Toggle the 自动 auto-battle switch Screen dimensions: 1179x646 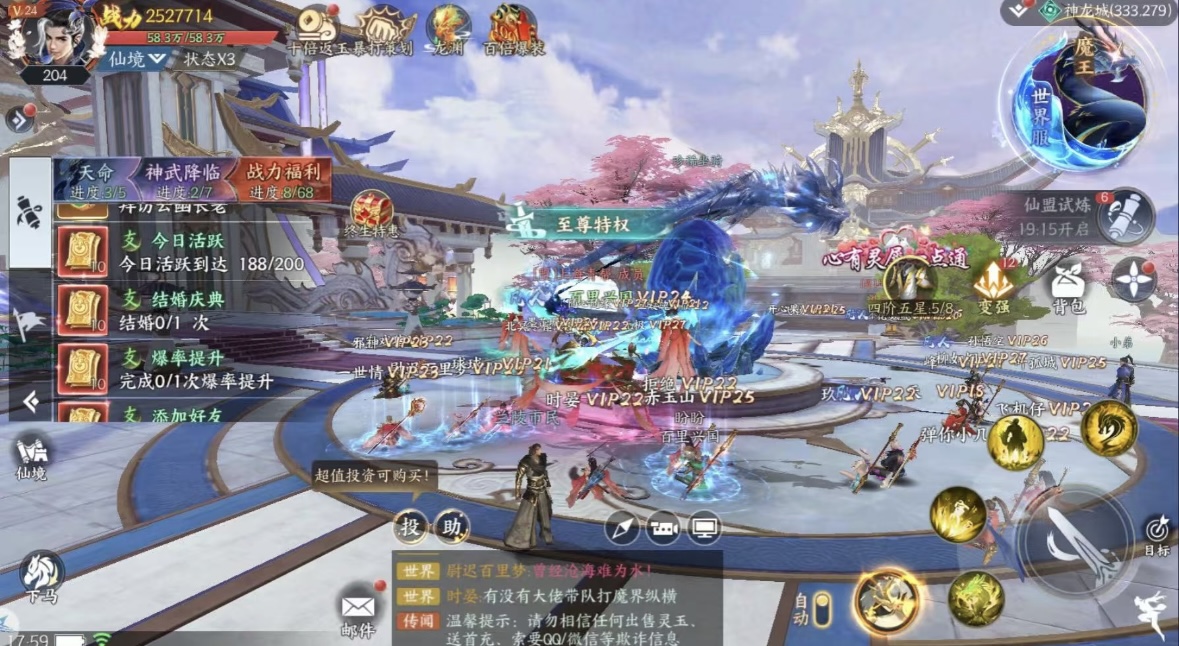click(822, 609)
